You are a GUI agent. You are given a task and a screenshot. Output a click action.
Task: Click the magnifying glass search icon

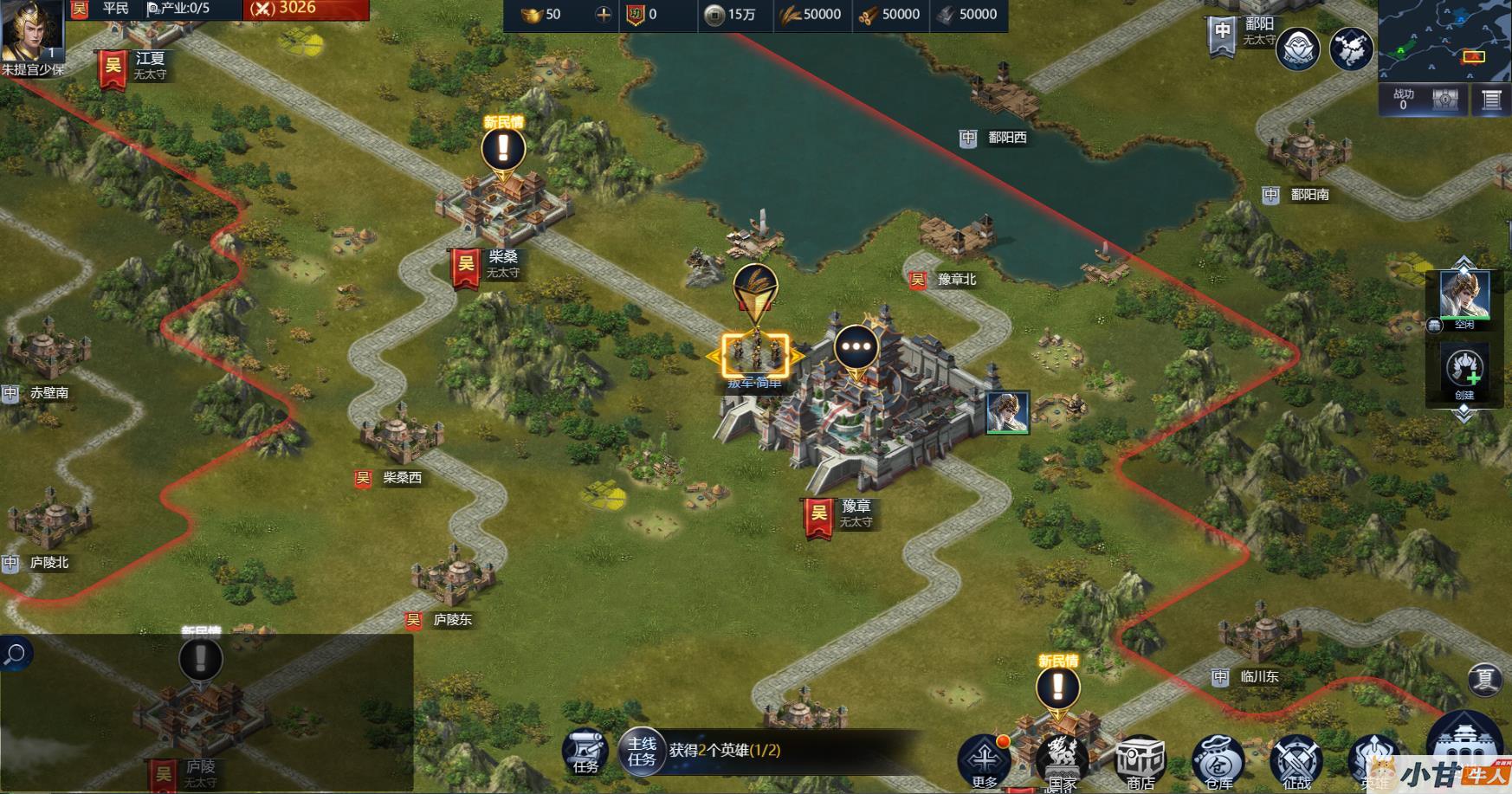click(15, 654)
